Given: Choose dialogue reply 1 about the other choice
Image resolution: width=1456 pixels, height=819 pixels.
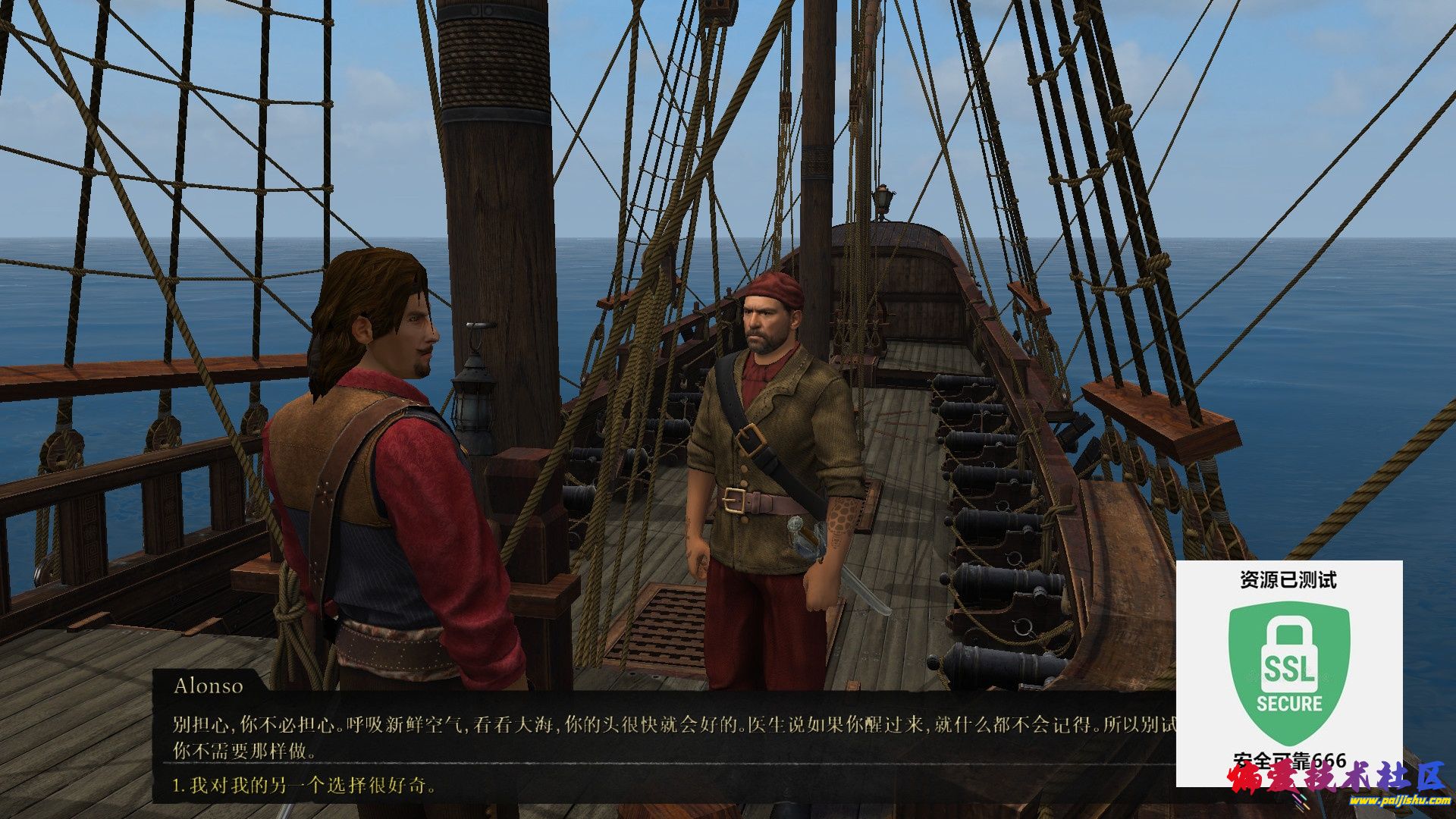Looking at the screenshot, I should [x=305, y=786].
